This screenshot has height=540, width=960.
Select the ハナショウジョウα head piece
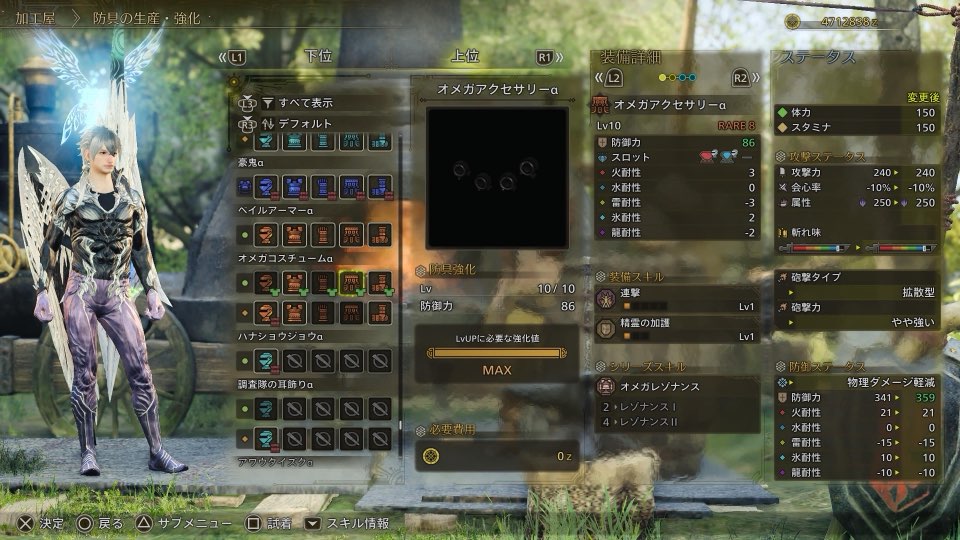pos(266,361)
